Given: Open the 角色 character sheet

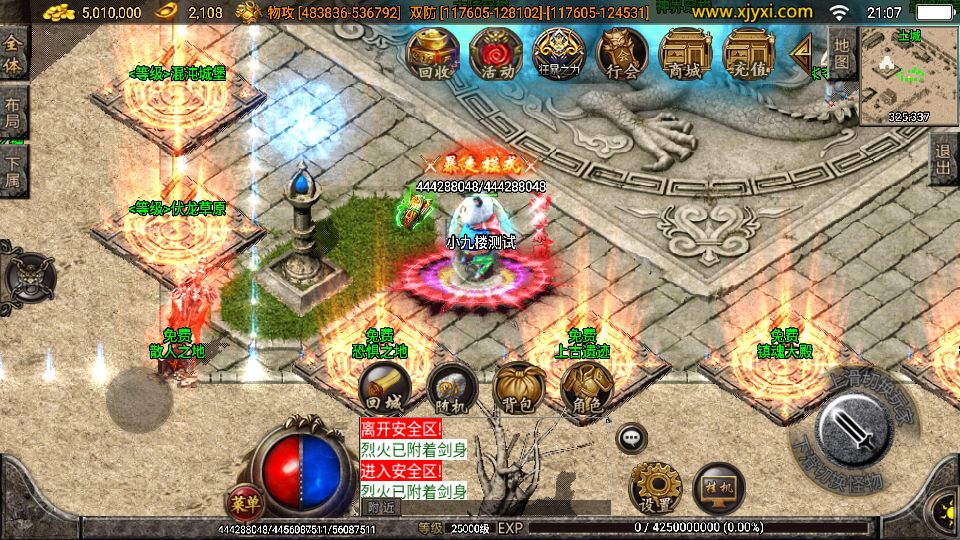Looking at the screenshot, I should tap(585, 388).
